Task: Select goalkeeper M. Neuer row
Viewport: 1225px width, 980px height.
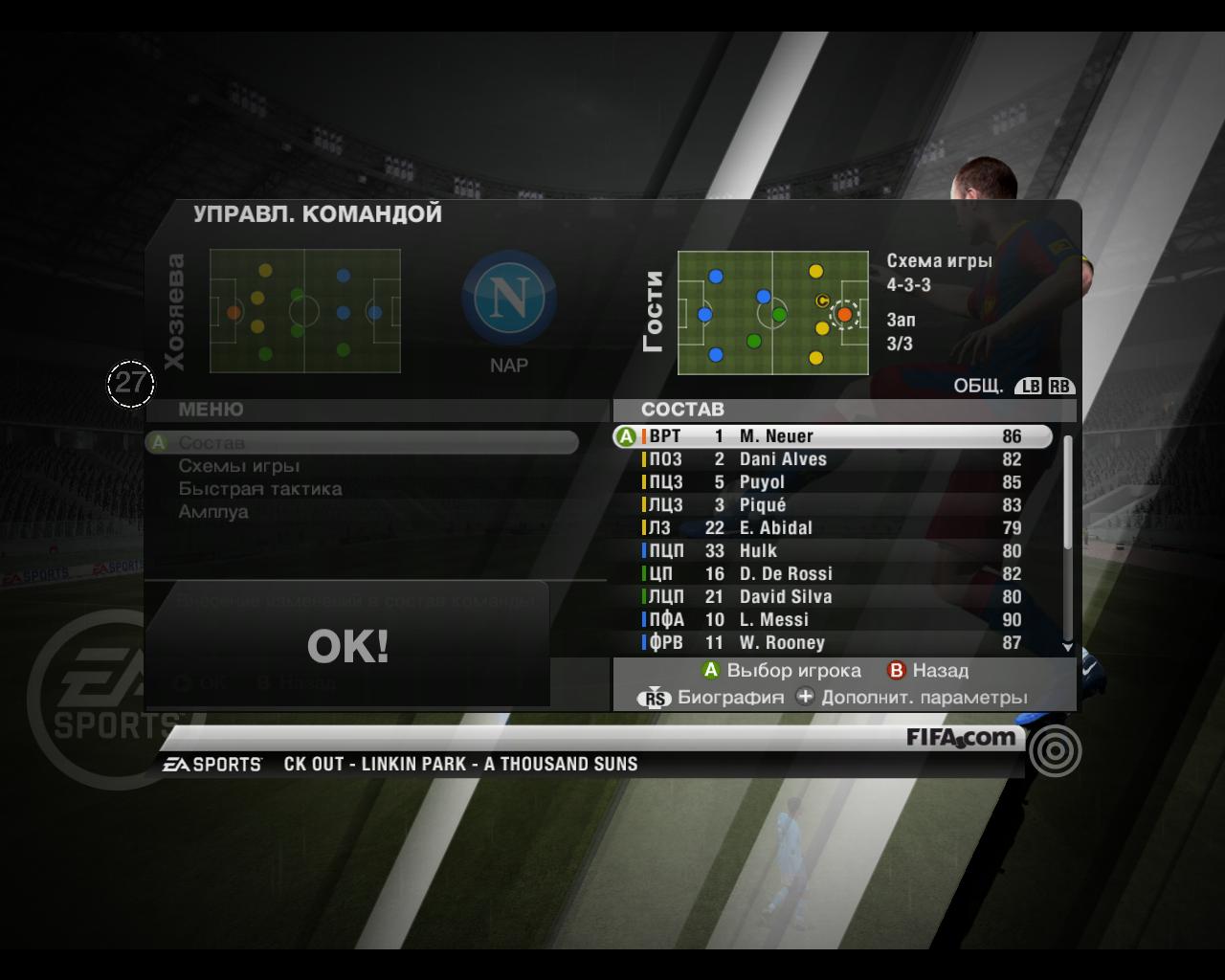Action: [833, 436]
